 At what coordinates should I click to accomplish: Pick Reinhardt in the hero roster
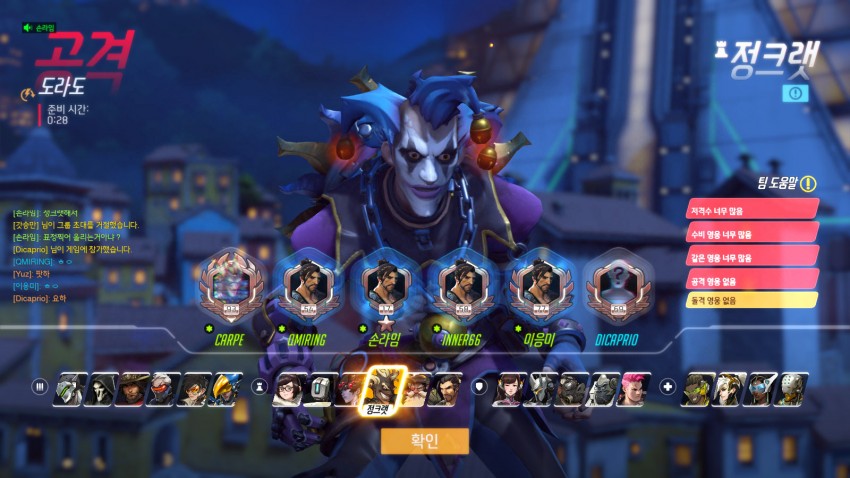click(541, 388)
